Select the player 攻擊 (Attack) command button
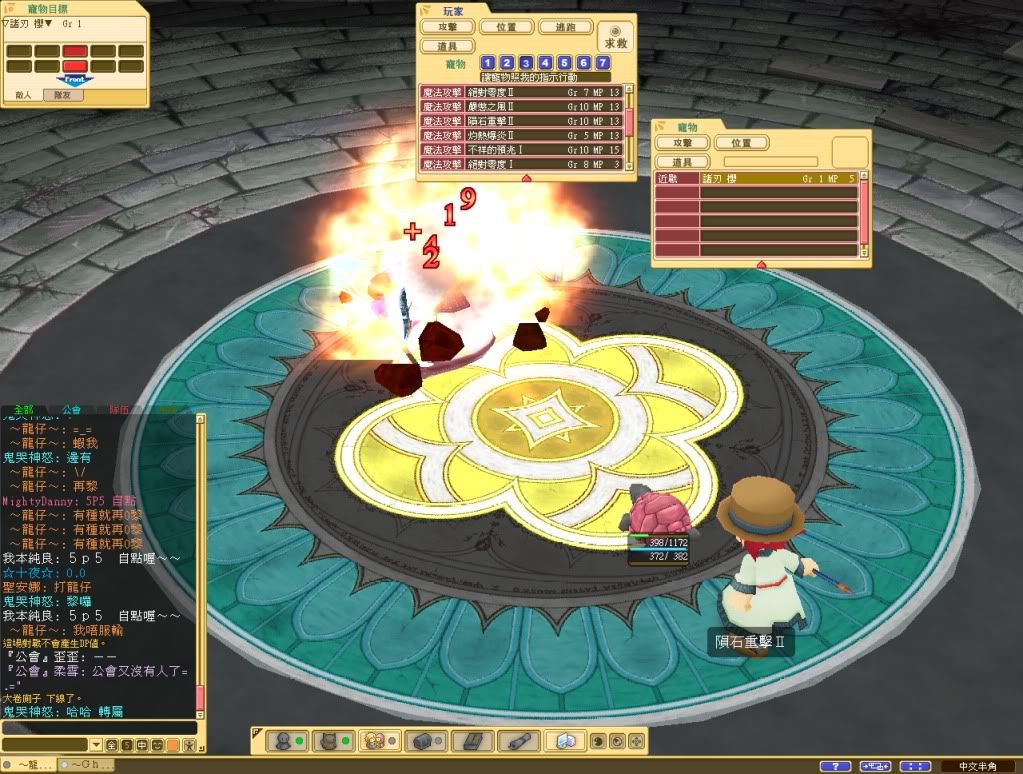1023x774 pixels. (448, 27)
